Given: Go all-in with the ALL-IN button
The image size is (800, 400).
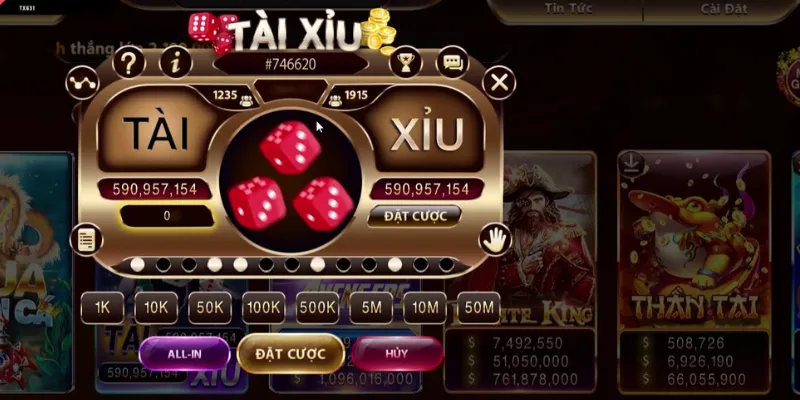Looking at the screenshot, I should point(185,352).
